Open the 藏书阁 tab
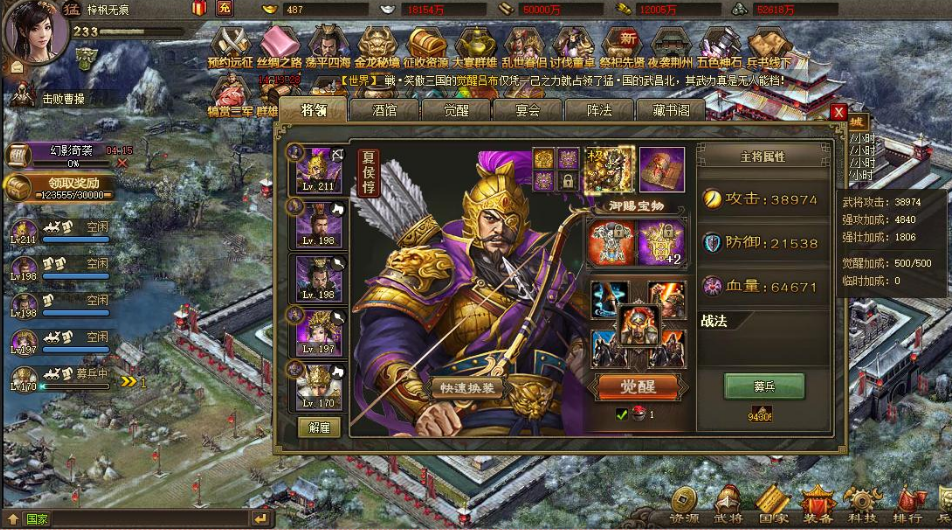This screenshot has height=530, width=952. tap(672, 110)
